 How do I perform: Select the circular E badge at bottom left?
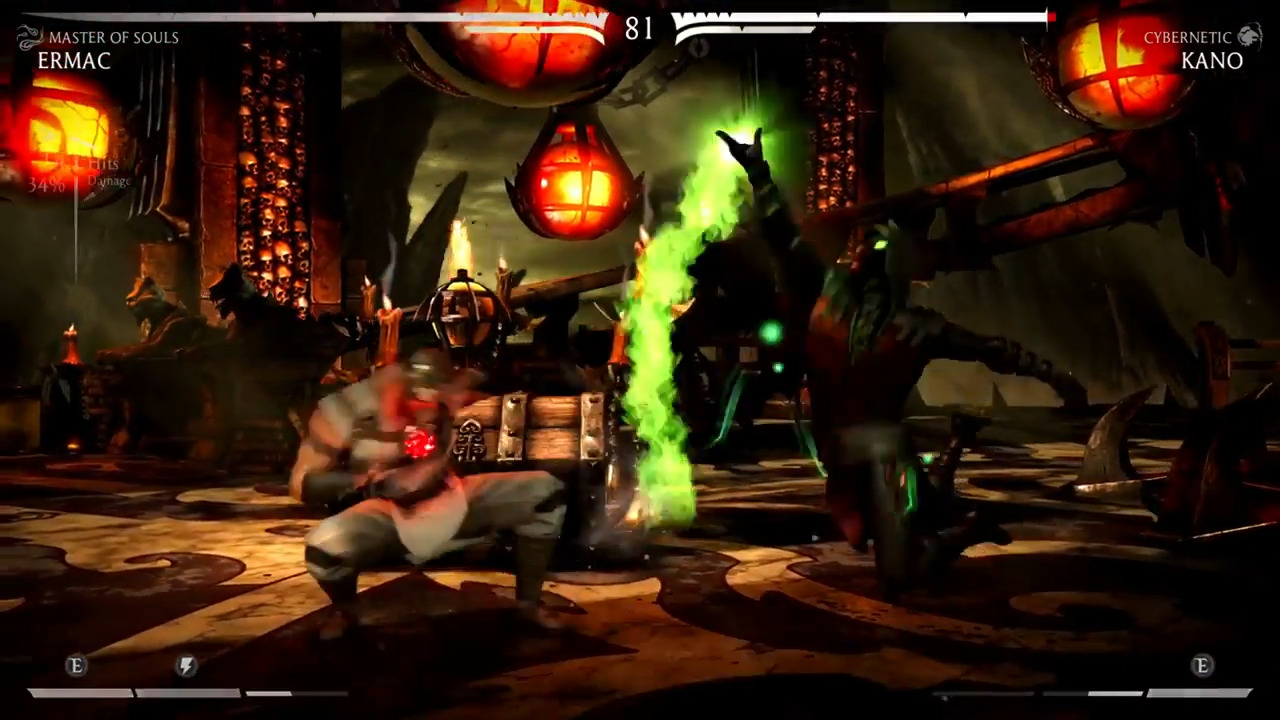tap(75, 666)
